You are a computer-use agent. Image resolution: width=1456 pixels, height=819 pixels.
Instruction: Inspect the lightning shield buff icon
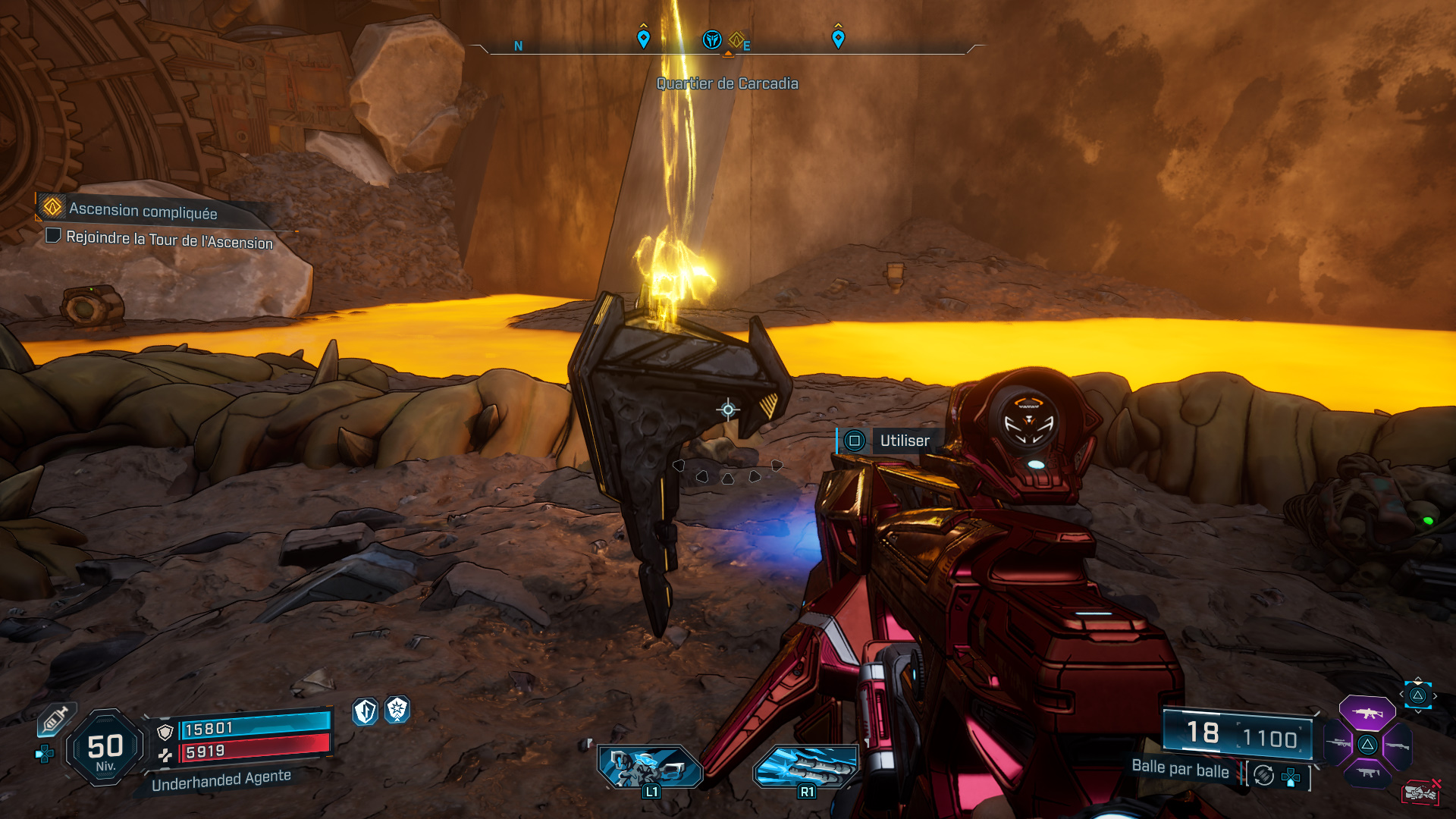366,711
